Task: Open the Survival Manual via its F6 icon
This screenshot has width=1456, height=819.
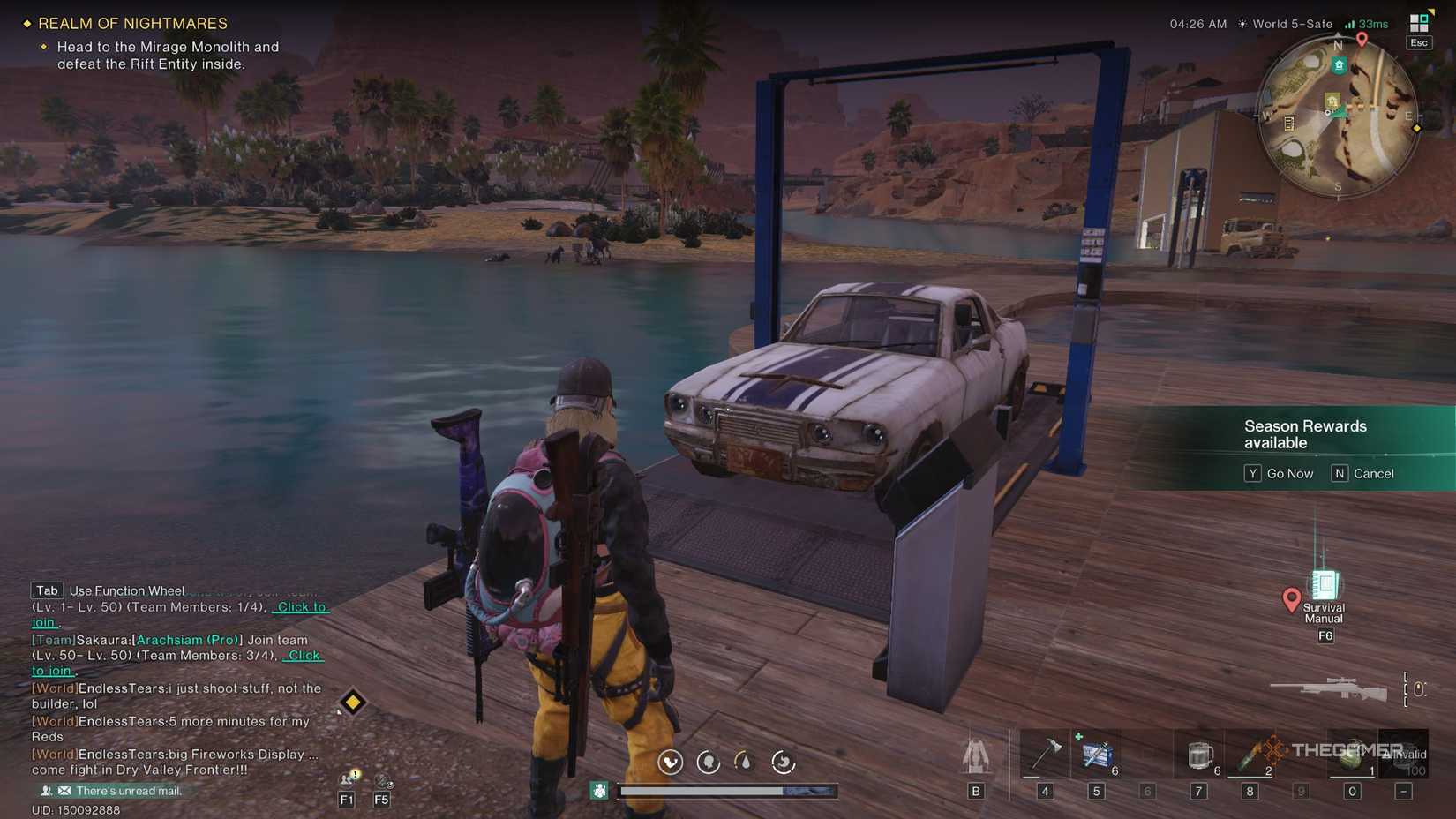Action: click(1324, 587)
